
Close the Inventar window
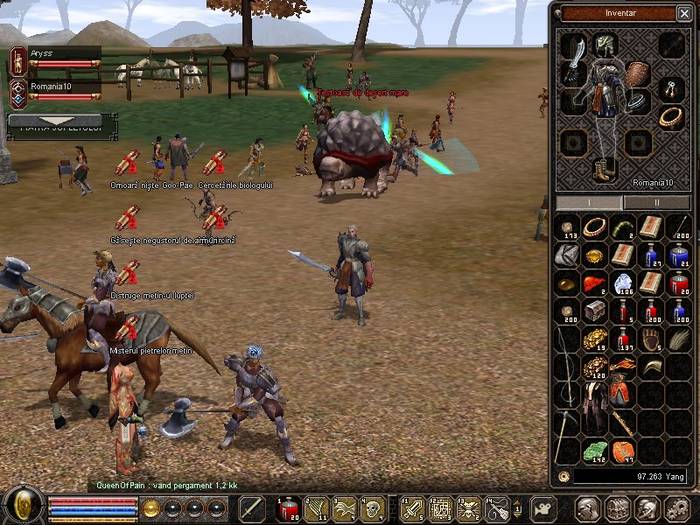684,13
